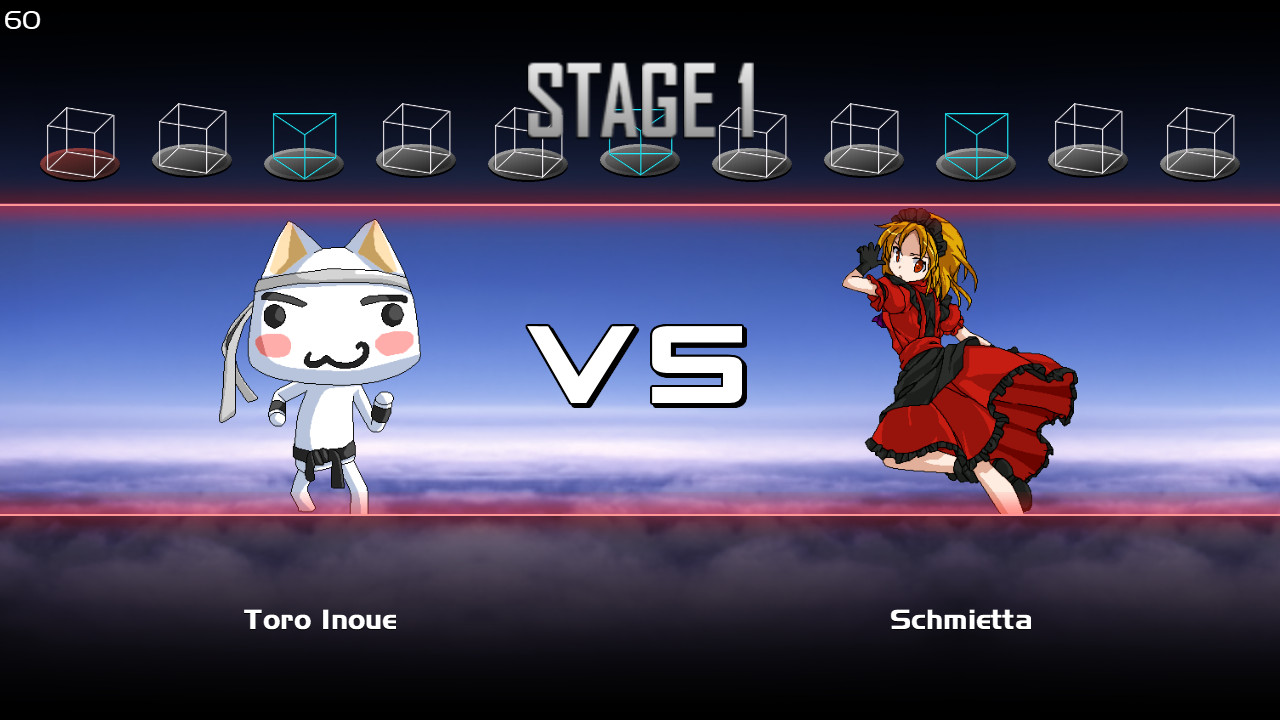Pick the stage cube directly below STAGE 1 text
The image size is (1280, 720).
point(639,140)
